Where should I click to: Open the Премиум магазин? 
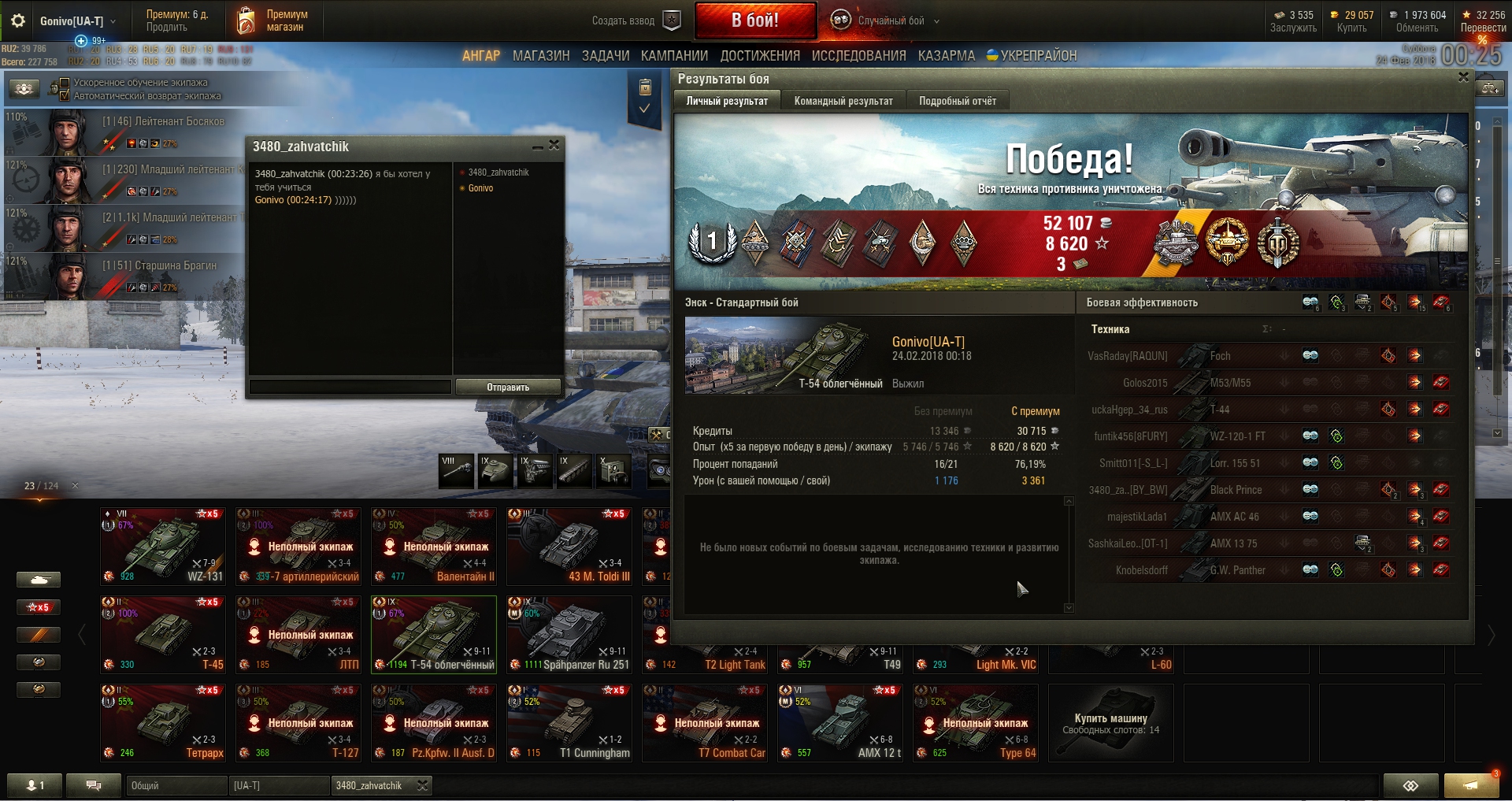[273, 20]
